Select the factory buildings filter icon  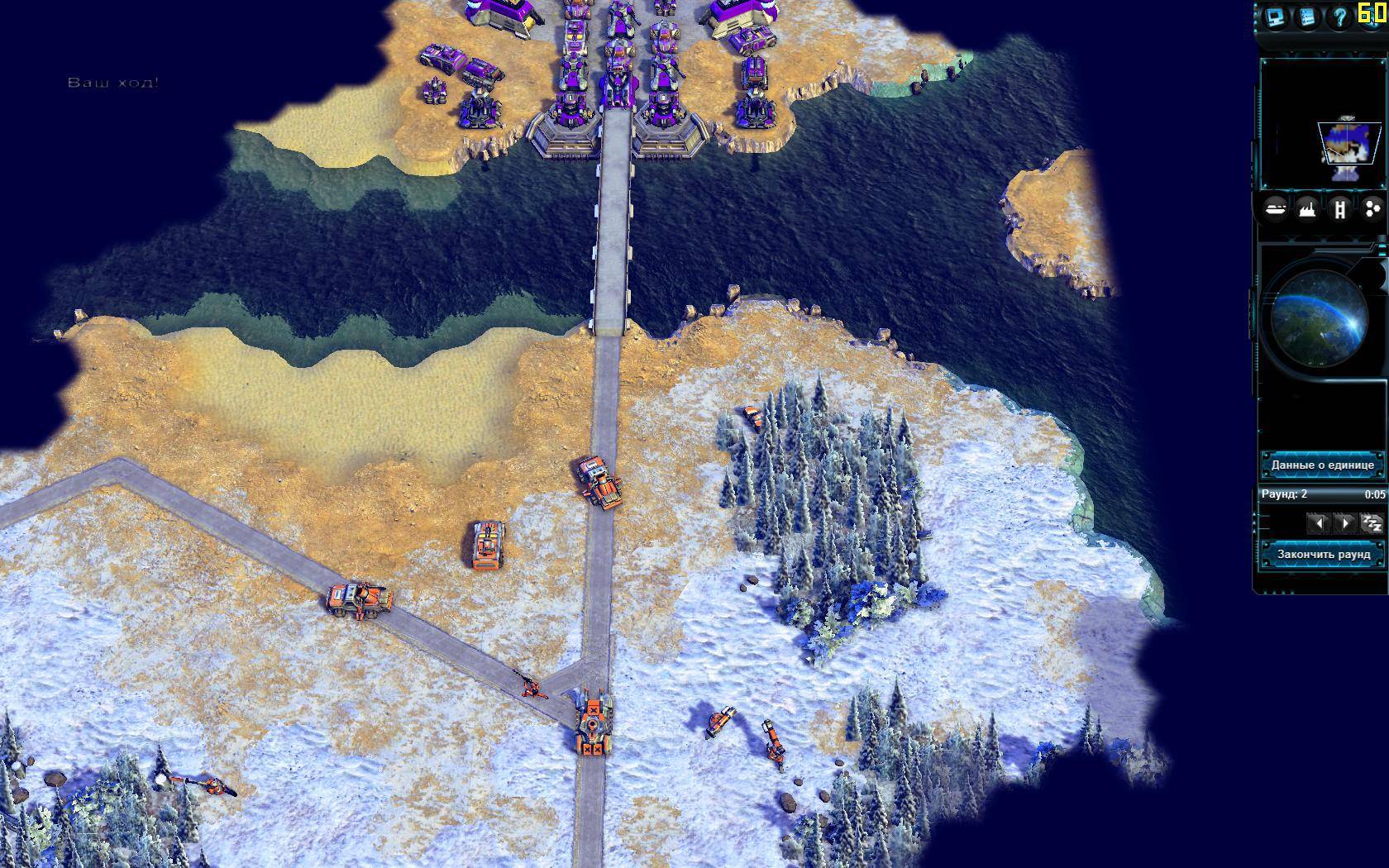(x=1307, y=209)
